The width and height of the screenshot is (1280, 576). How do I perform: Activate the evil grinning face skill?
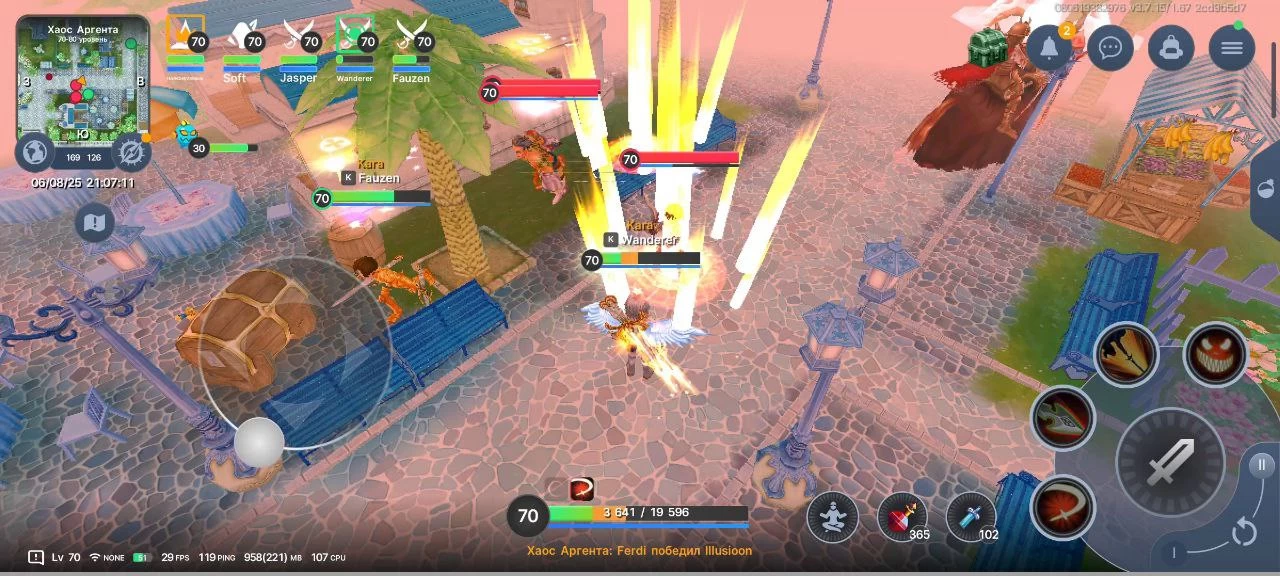[x=1215, y=354]
